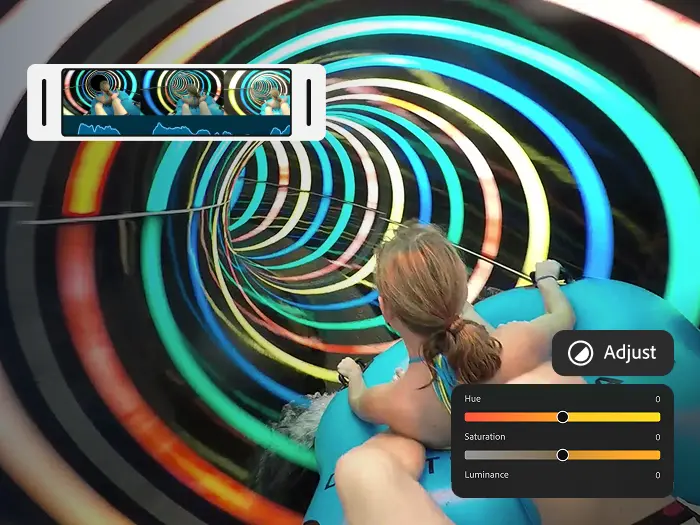Click the Saturation slider handle
The width and height of the screenshot is (700, 525).
coord(563,455)
